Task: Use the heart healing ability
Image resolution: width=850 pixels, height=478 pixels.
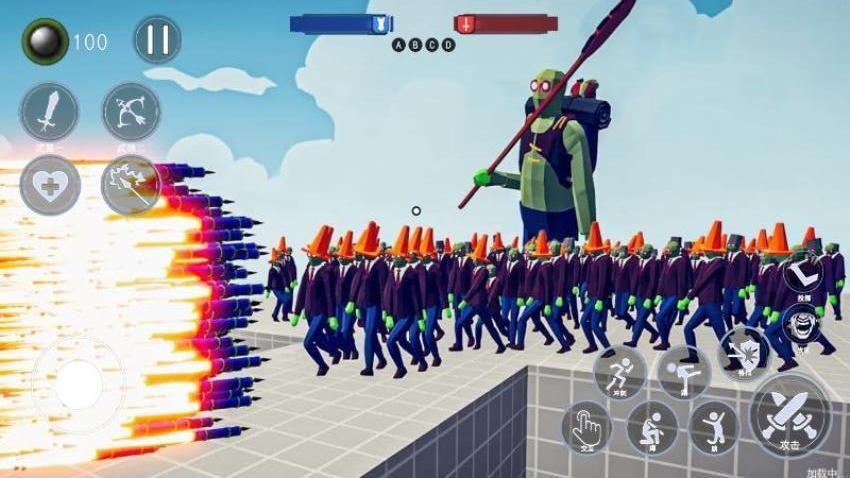Action: tap(49, 186)
